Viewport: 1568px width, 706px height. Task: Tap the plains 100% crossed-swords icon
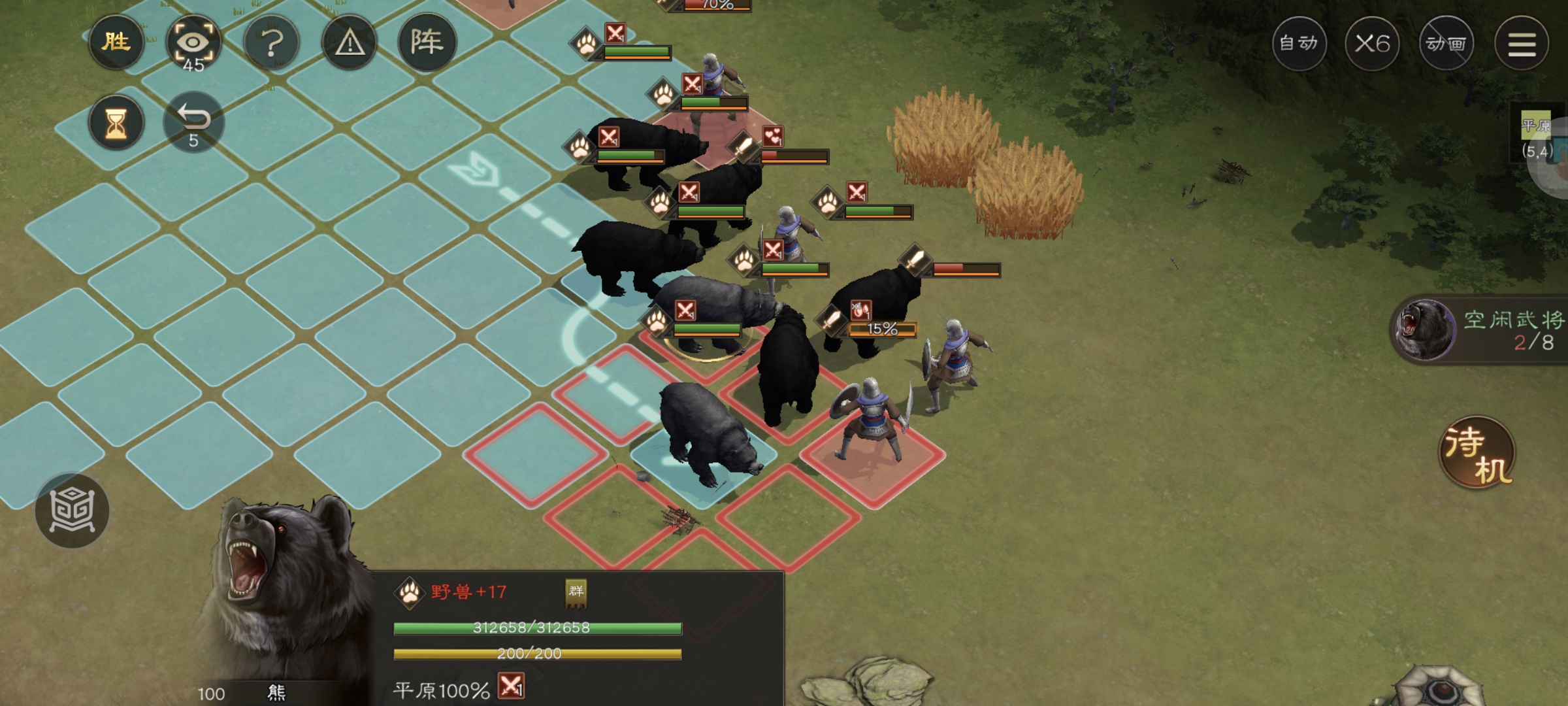[512, 686]
